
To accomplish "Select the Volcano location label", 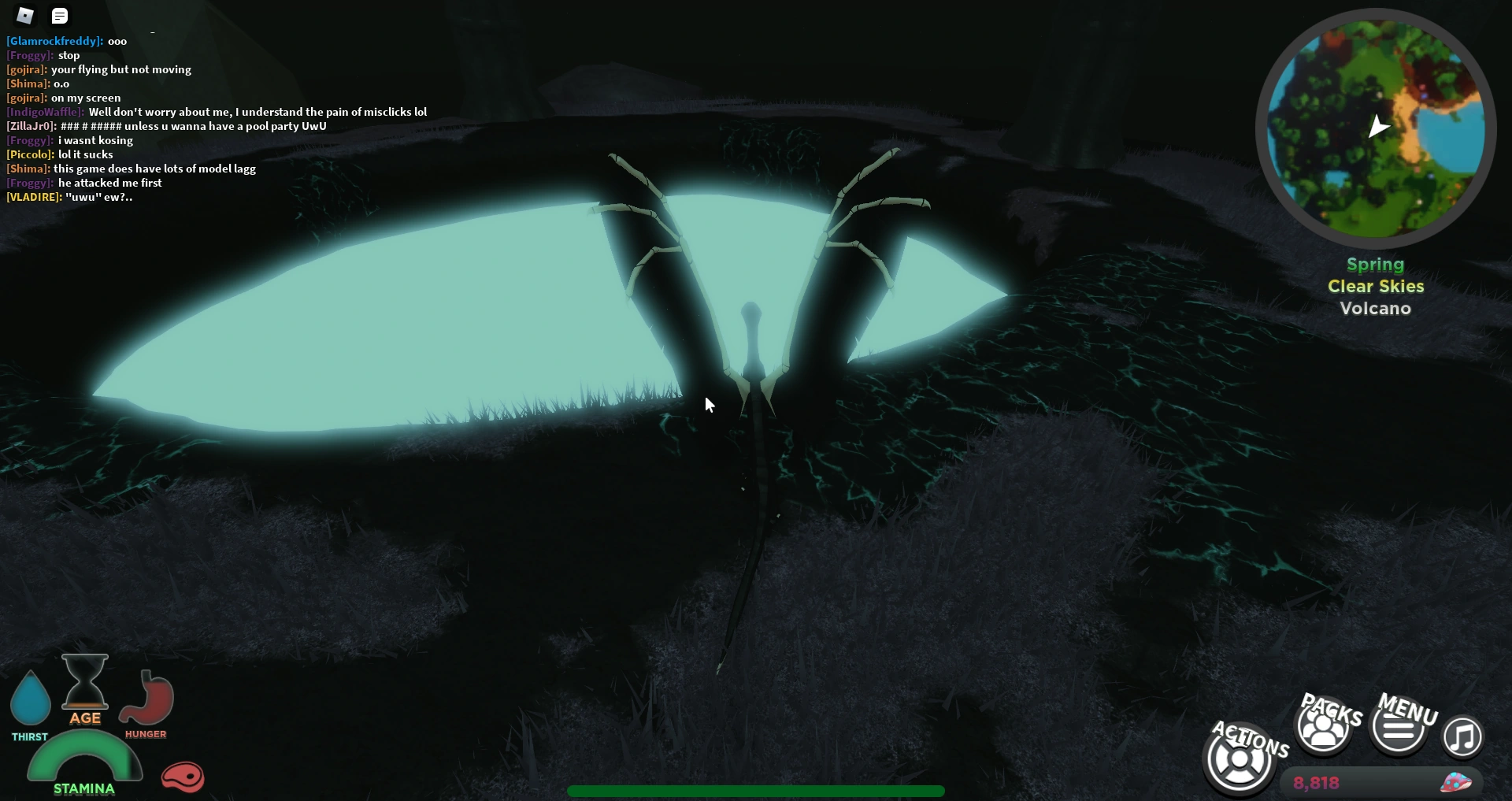I will tap(1375, 308).
